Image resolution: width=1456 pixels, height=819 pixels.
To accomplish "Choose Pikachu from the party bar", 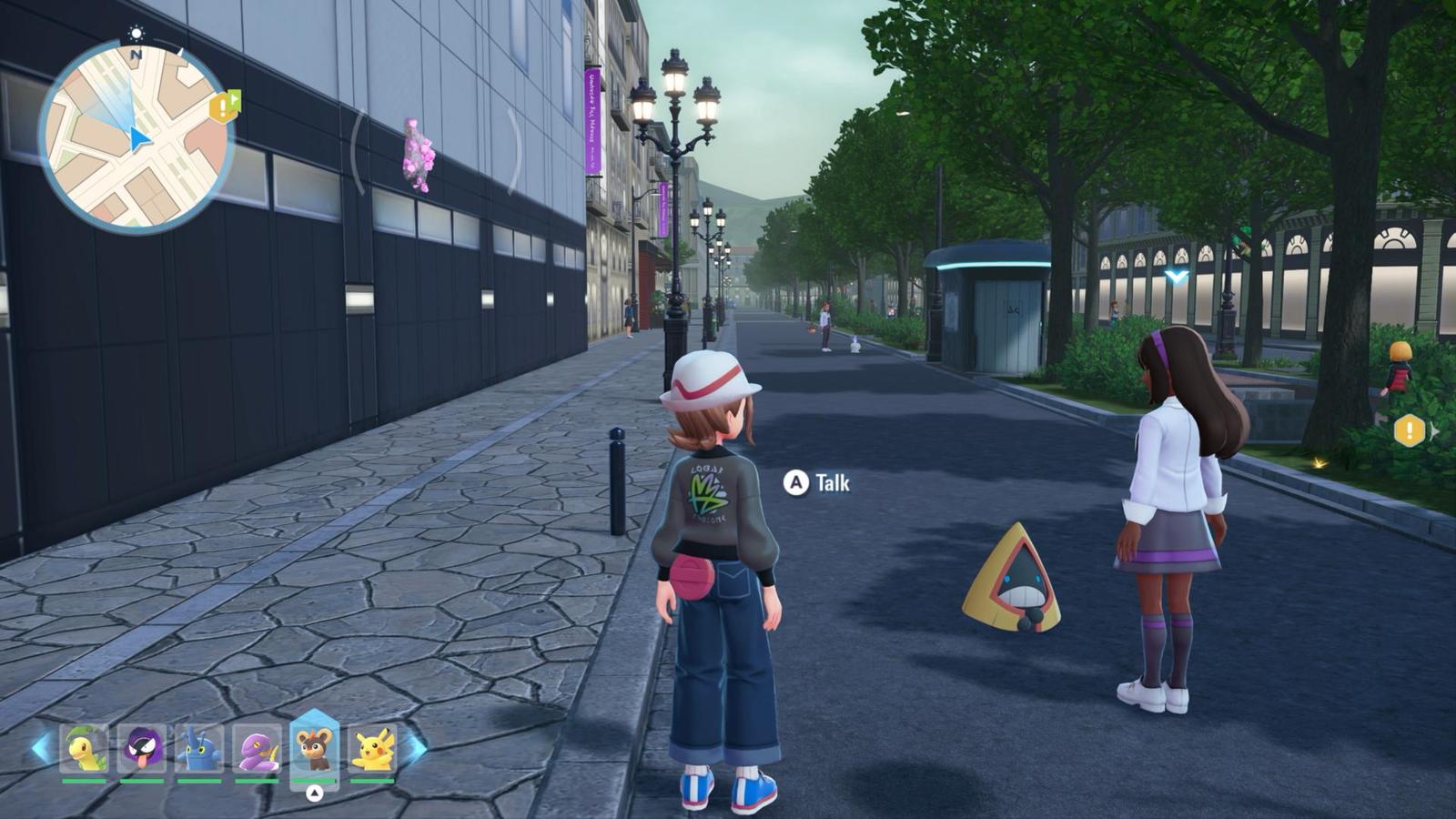I will point(372,748).
